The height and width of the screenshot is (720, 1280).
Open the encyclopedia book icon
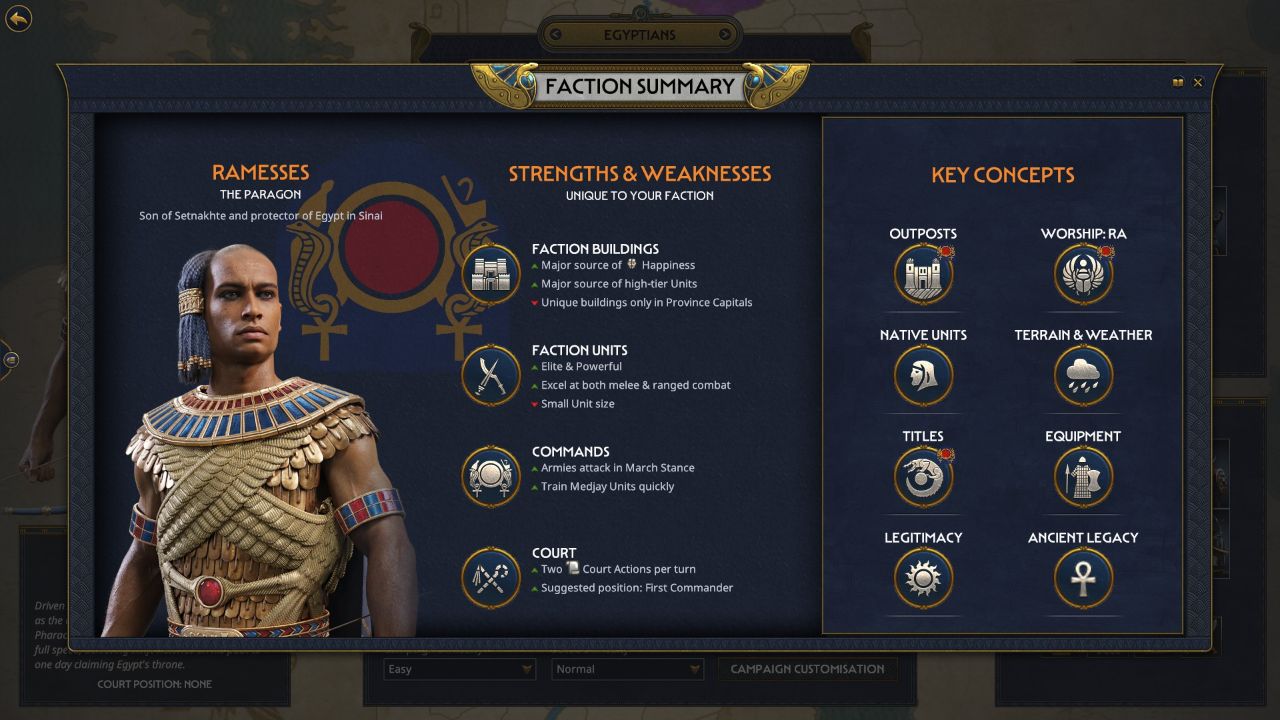click(x=1178, y=82)
